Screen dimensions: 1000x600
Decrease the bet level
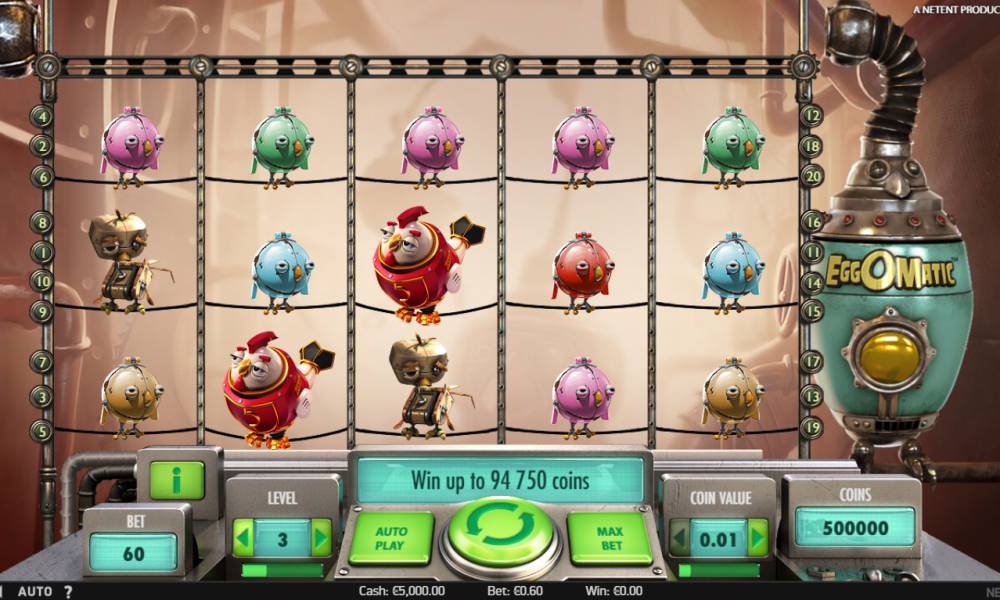244,538
